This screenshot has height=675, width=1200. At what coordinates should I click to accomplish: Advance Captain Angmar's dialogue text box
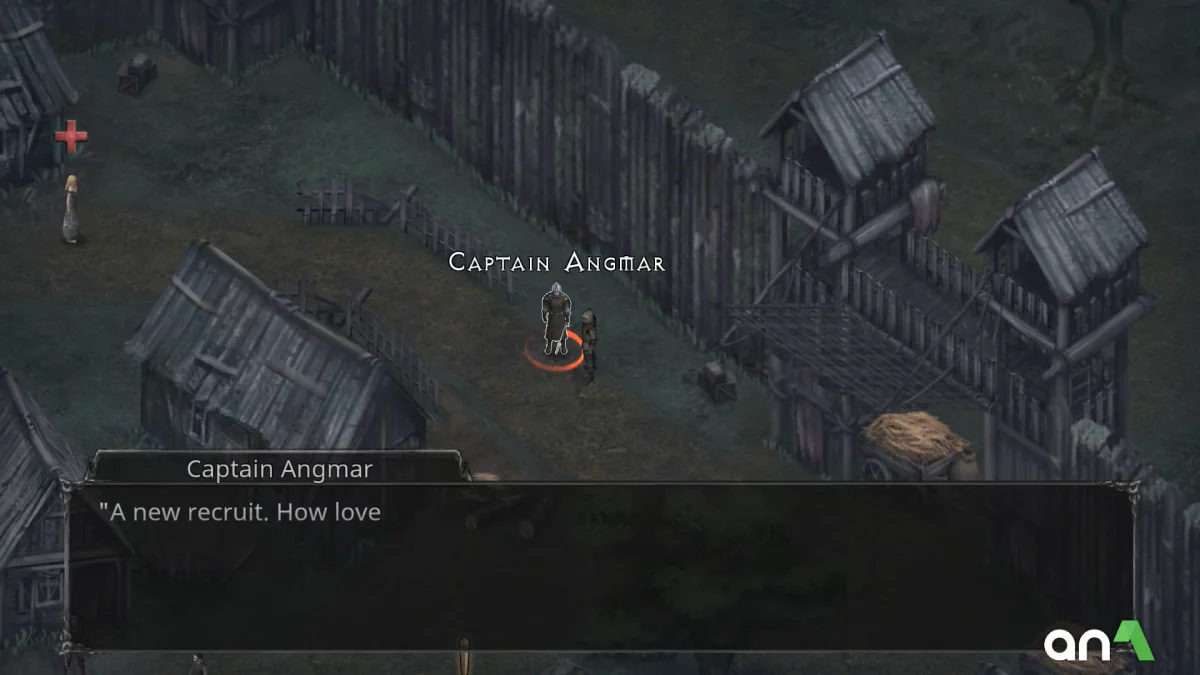pyautogui.click(x=598, y=566)
